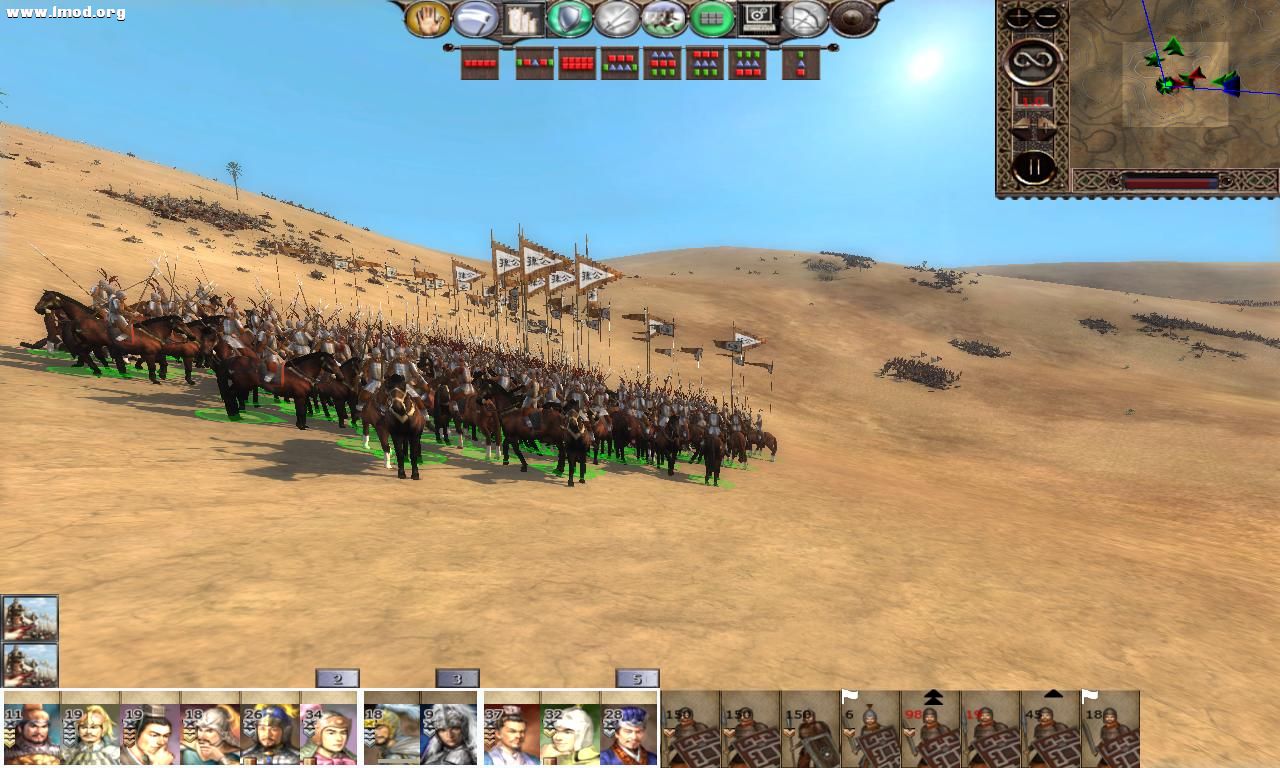
Task: Click the infinity time-limit icon beside the minimap
Action: tap(1033, 61)
